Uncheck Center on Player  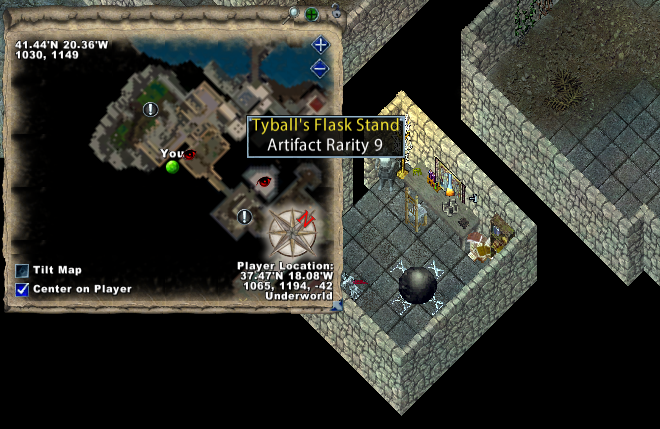(x=22, y=289)
